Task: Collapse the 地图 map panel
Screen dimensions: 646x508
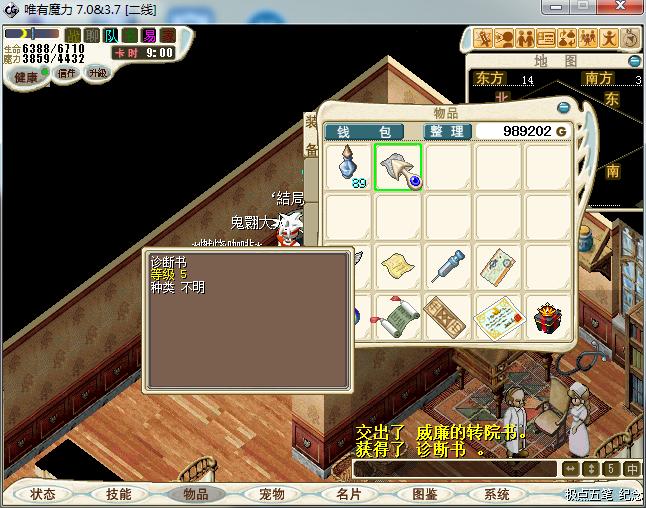Action: pyautogui.click(x=637, y=61)
